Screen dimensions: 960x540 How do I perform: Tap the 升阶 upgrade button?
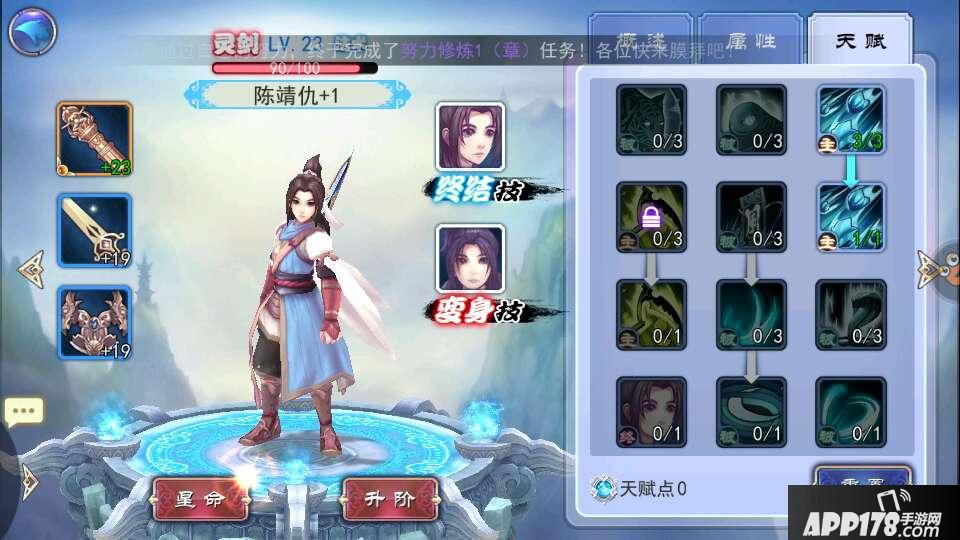coord(390,497)
